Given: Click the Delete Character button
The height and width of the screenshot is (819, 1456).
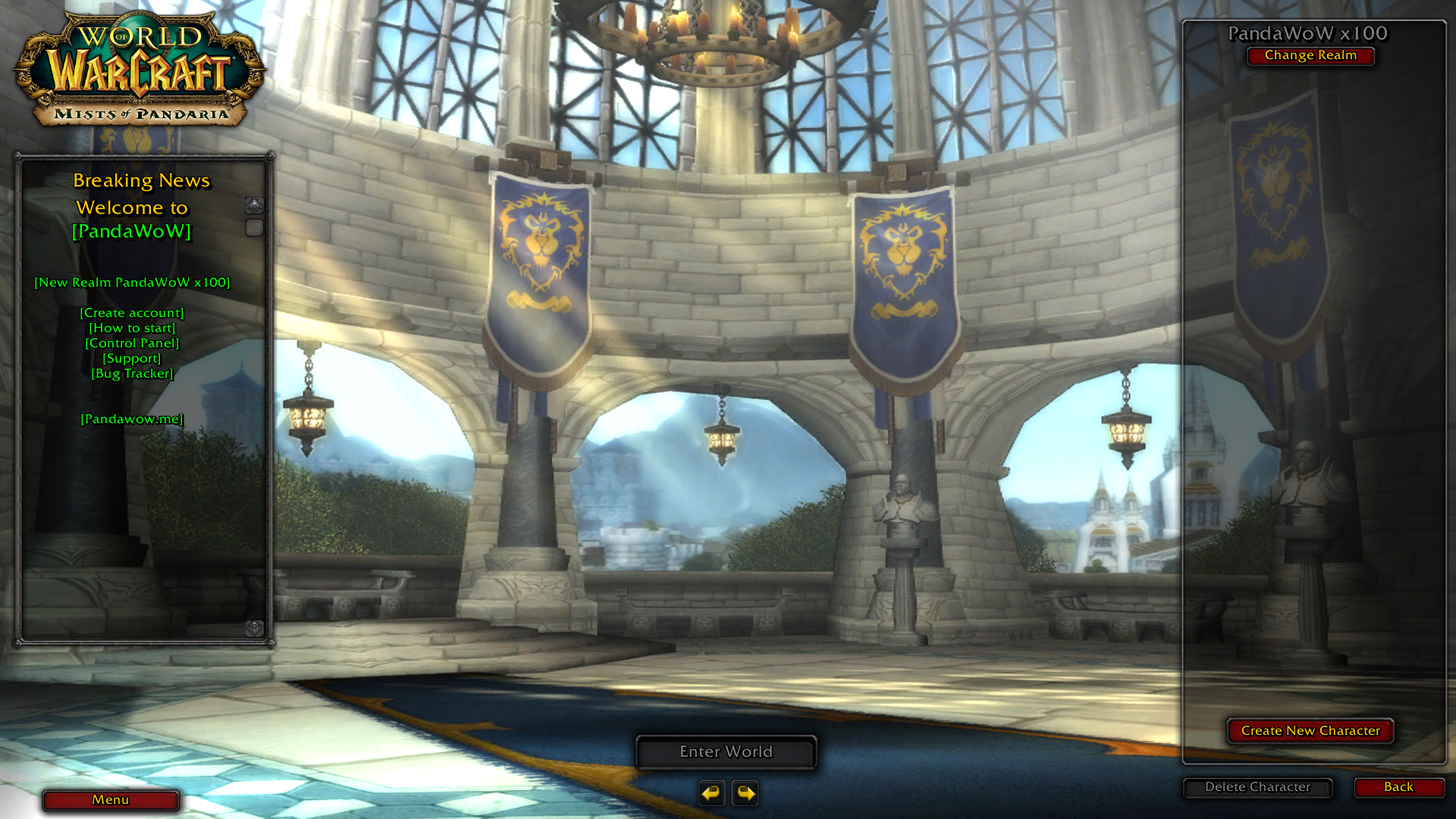Looking at the screenshot, I should (x=1257, y=787).
